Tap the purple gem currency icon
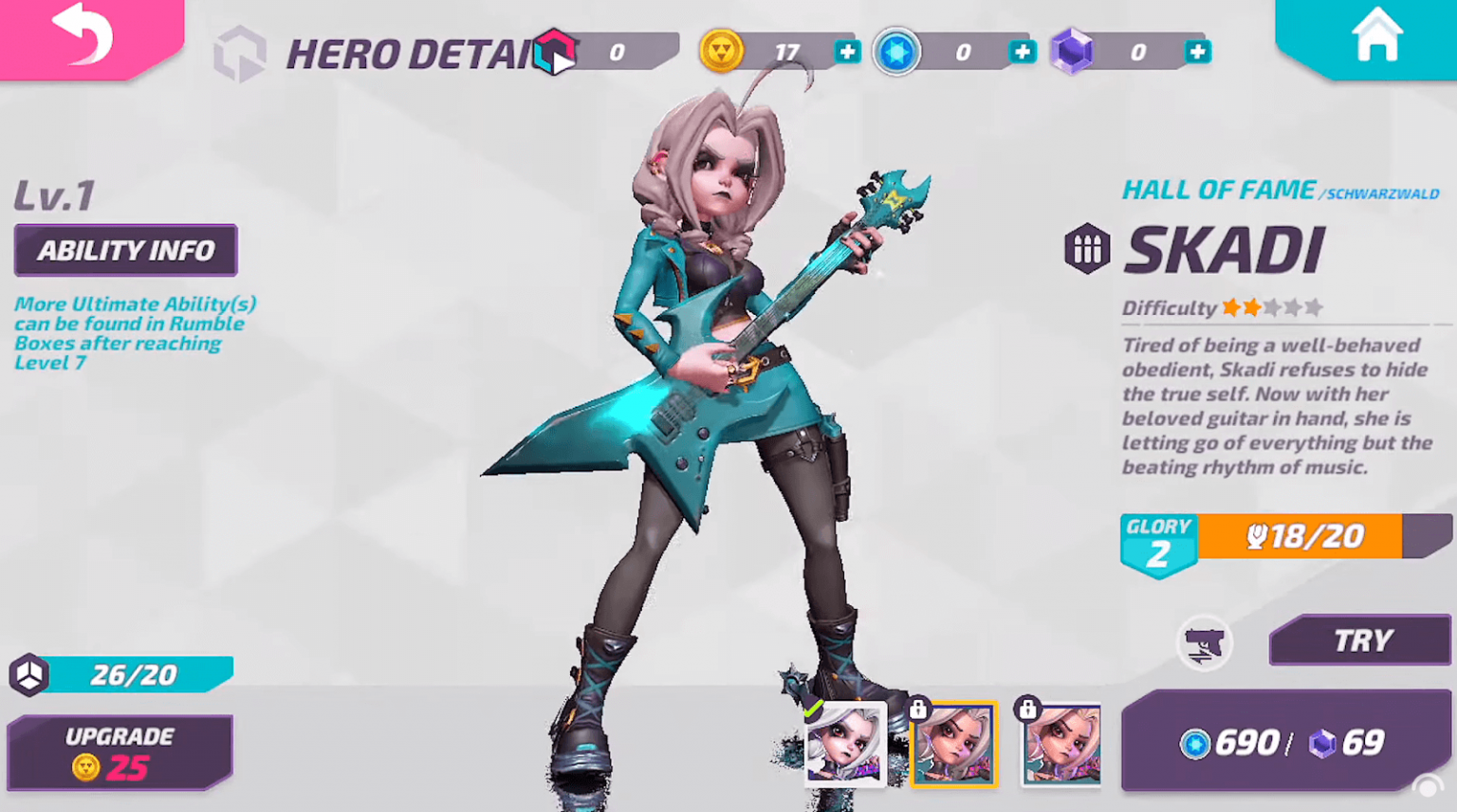The width and height of the screenshot is (1457, 812). pos(1073,52)
